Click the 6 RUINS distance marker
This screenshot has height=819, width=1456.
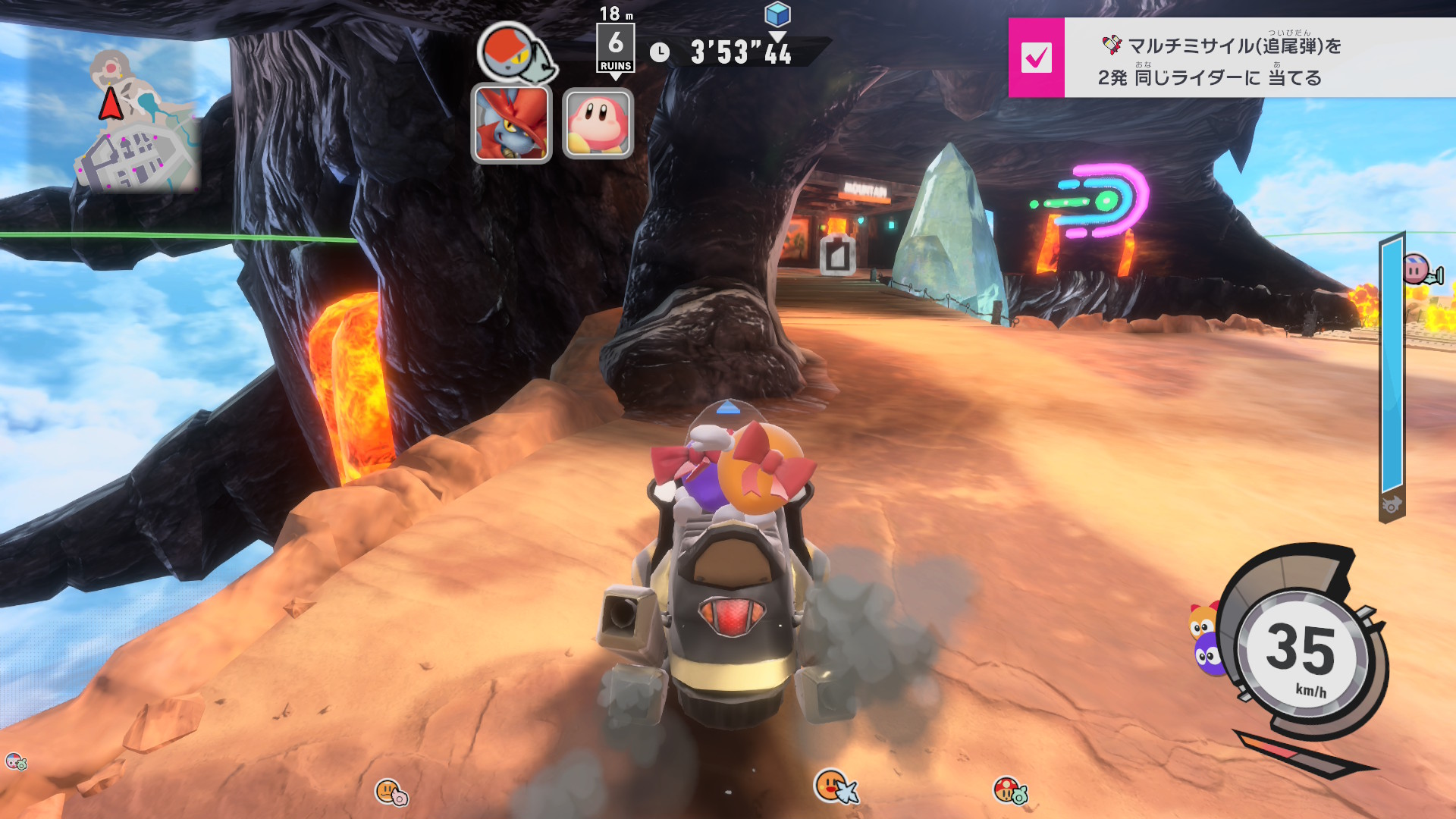(x=615, y=49)
